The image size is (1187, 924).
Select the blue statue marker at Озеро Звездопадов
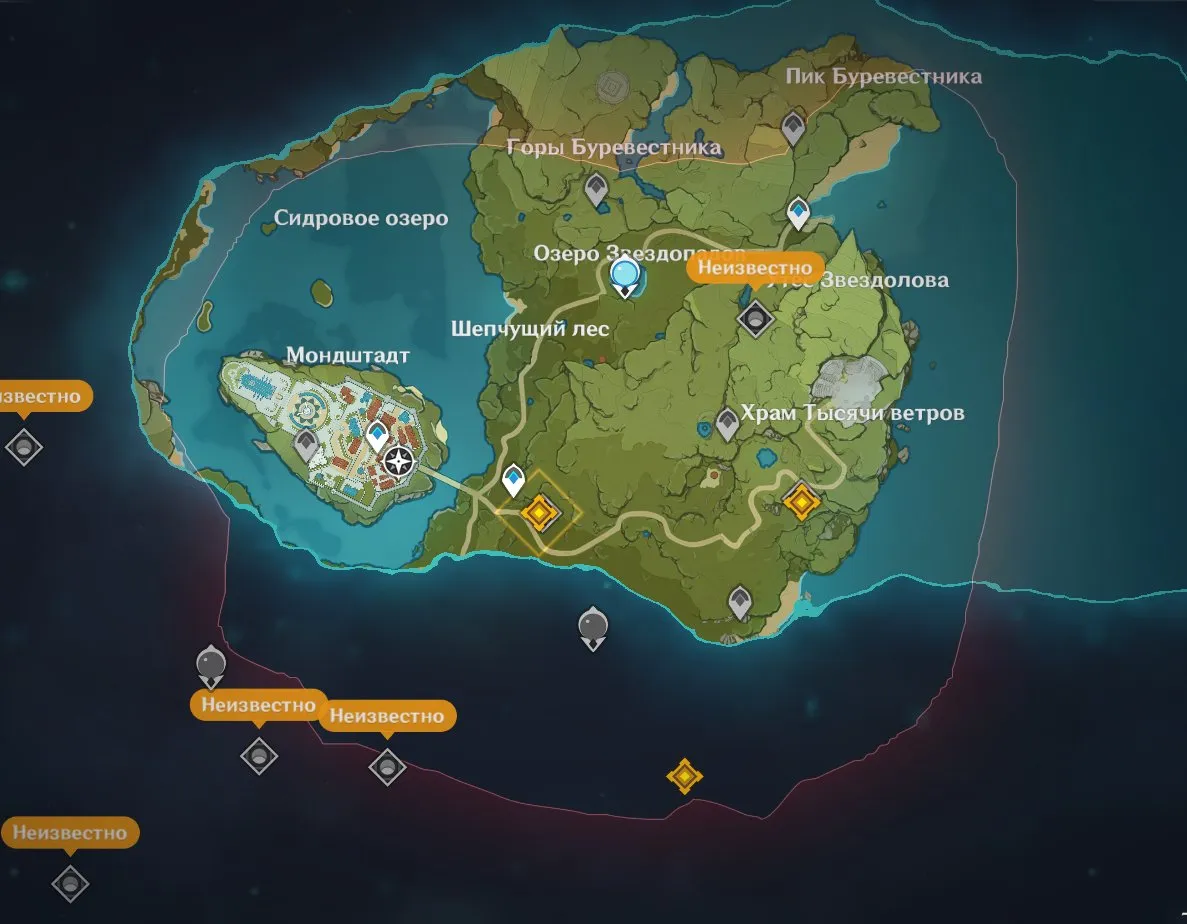coord(625,273)
